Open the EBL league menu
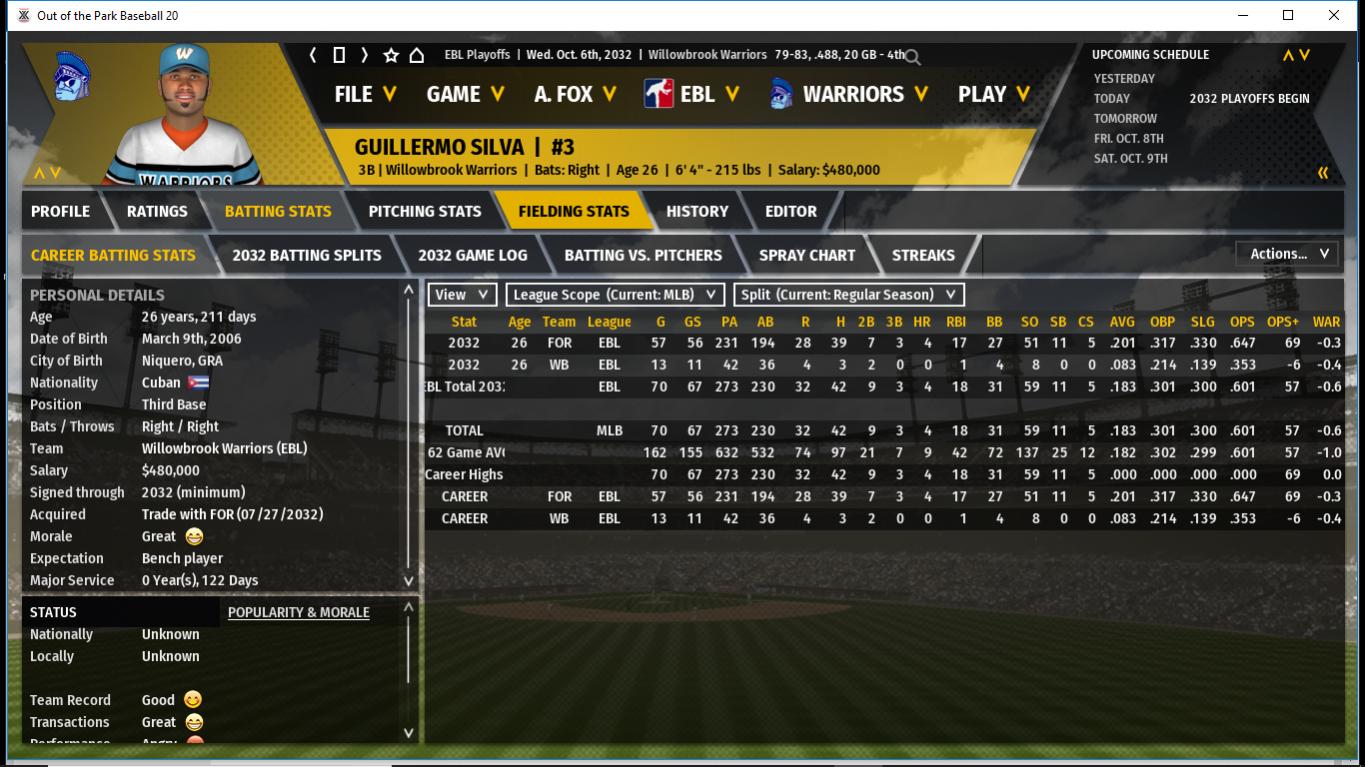The image size is (1365, 767). tap(692, 94)
